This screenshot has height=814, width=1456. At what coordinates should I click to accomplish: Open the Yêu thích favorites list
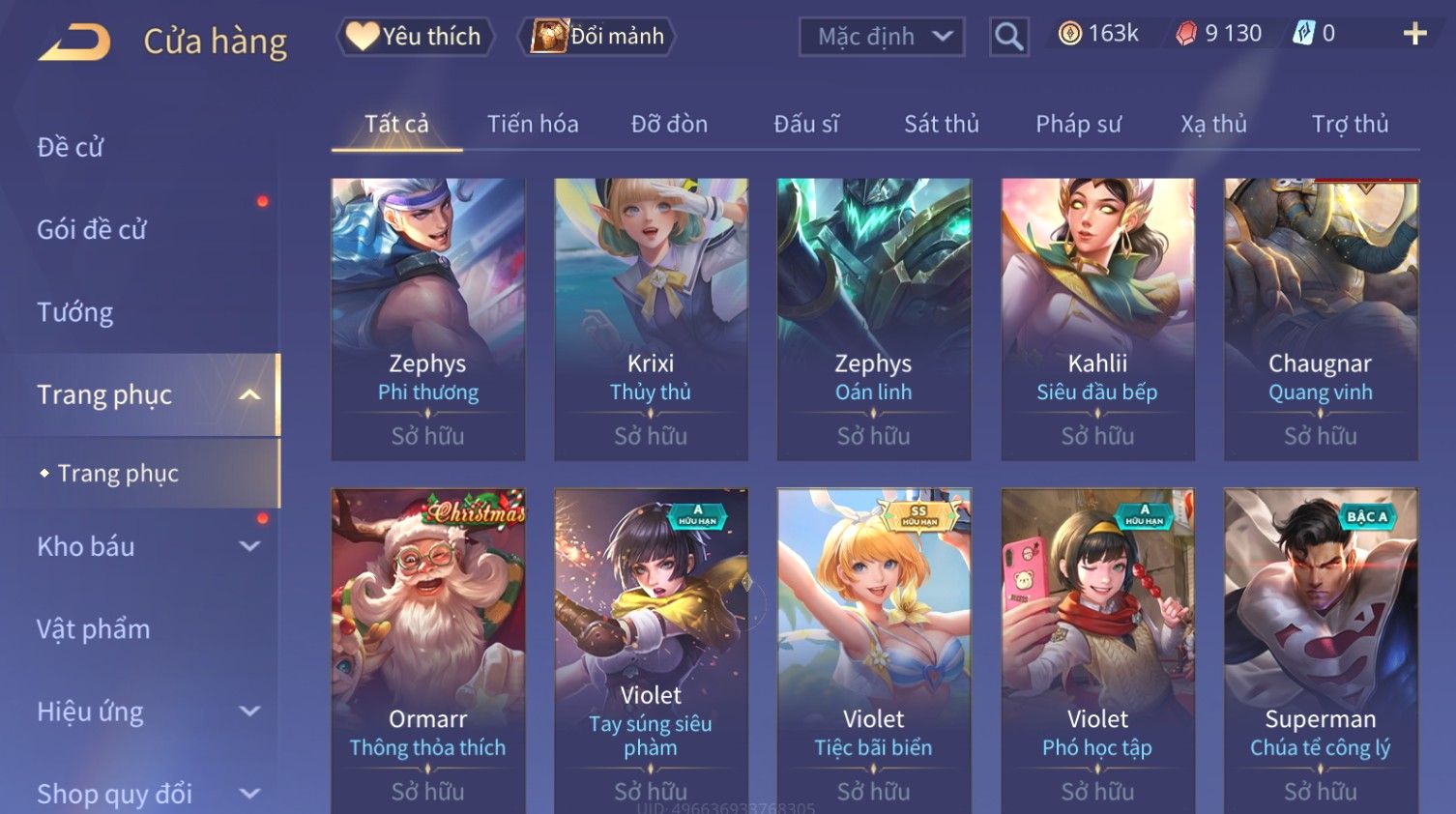point(415,37)
